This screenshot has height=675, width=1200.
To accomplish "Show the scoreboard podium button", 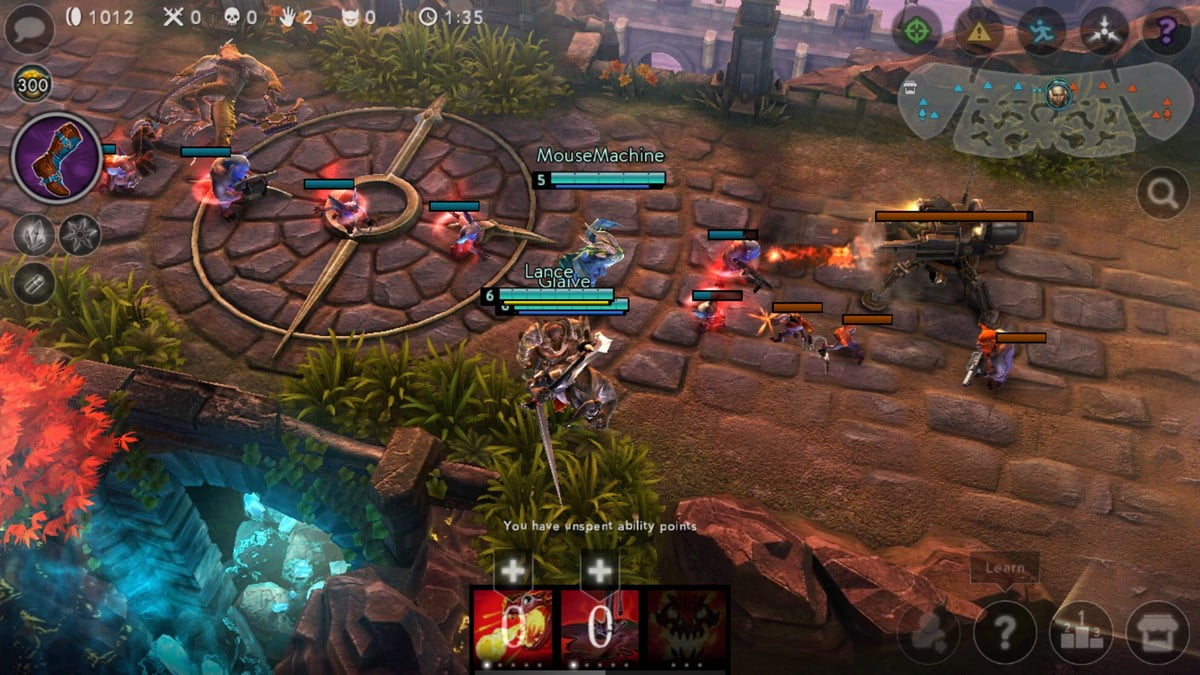I will (x=1081, y=632).
